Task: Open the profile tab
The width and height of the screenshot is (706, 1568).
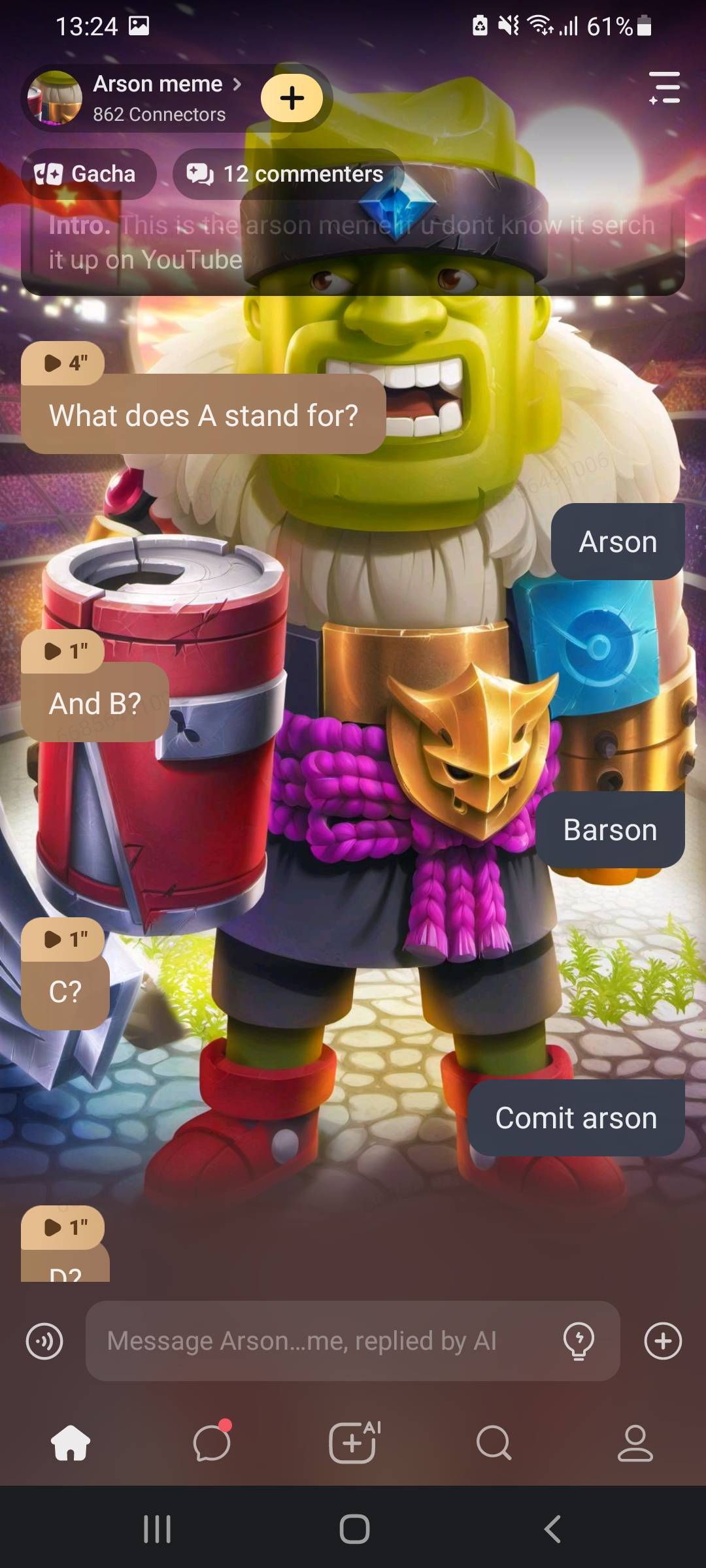Action: pos(635,1442)
